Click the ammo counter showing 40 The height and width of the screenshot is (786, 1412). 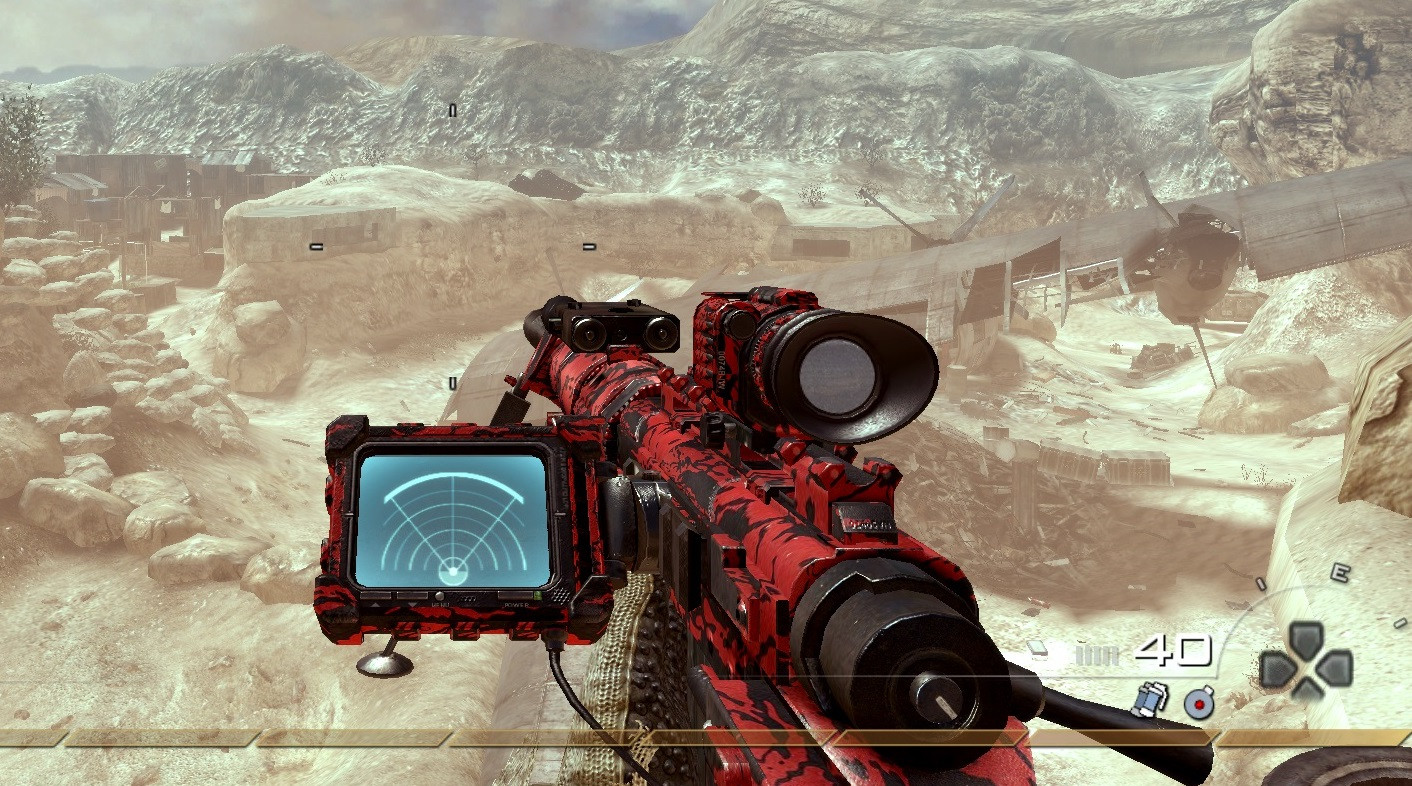click(1173, 650)
